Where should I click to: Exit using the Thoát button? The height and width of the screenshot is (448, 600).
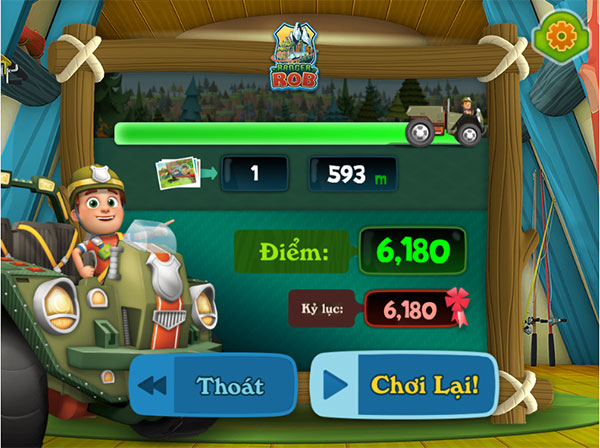pyautogui.click(x=213, y=385)
